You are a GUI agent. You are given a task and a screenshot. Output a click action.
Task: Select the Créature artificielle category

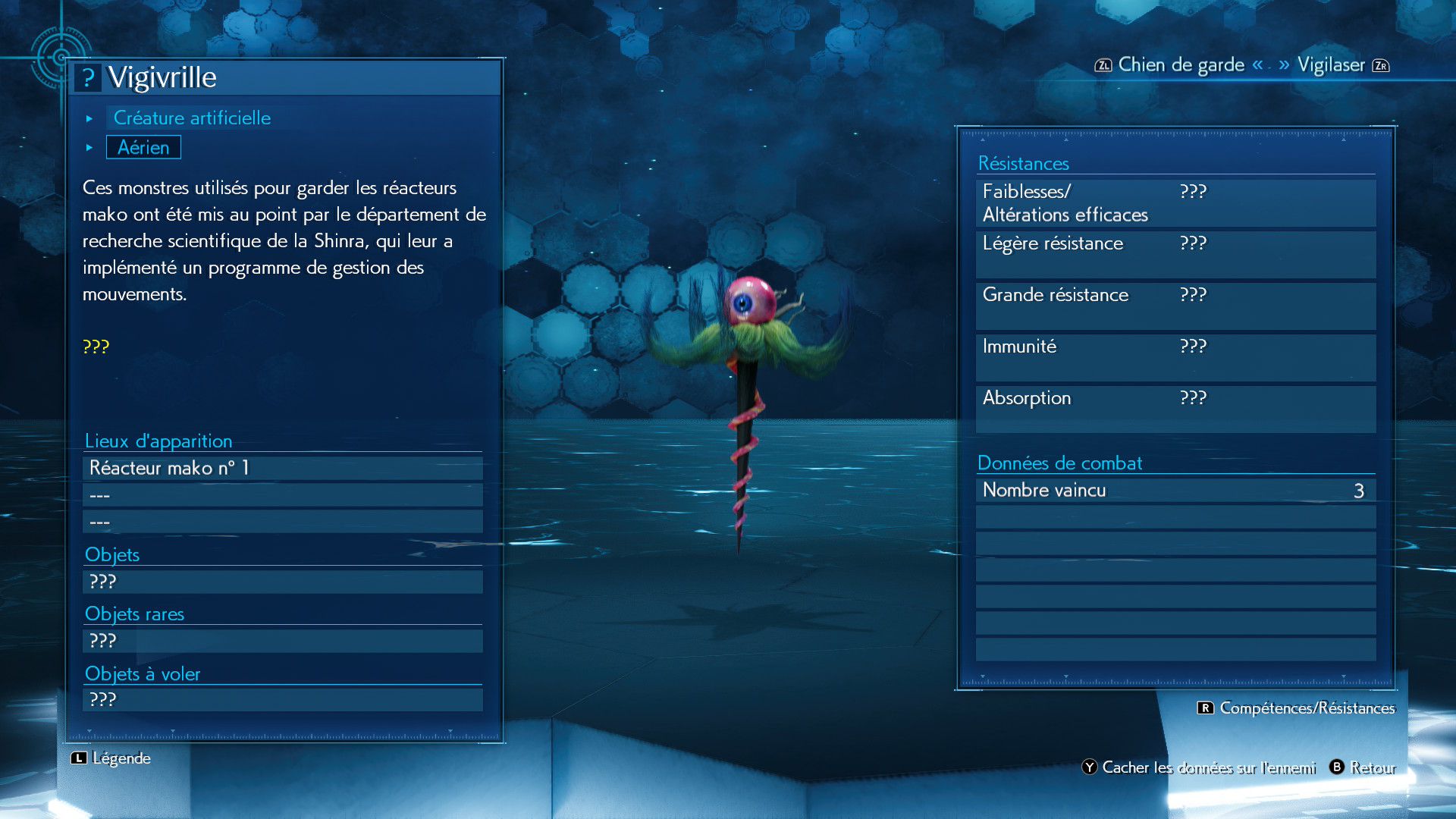point(192,118)
